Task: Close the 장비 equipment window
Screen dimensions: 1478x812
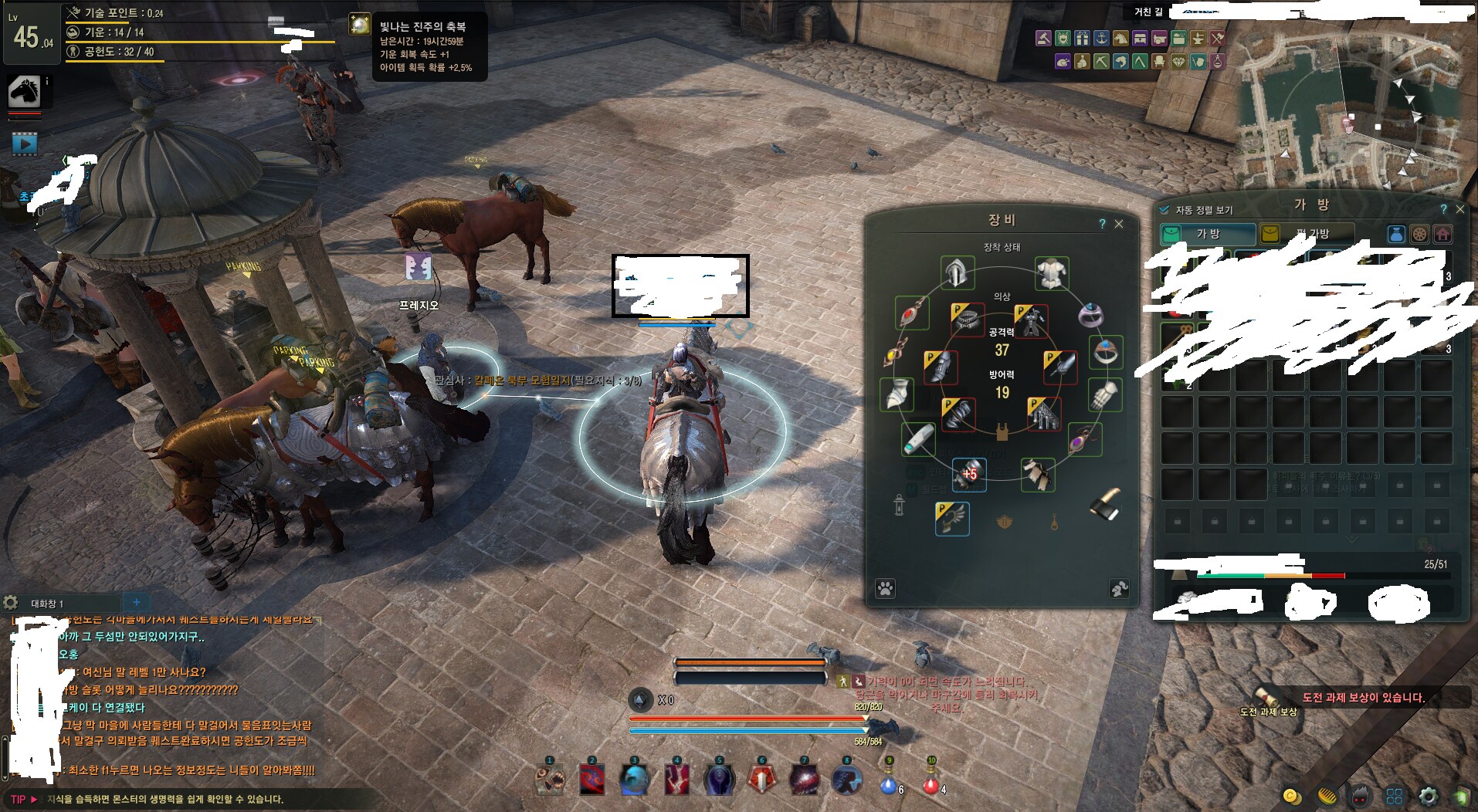Action: point(1119,224)
